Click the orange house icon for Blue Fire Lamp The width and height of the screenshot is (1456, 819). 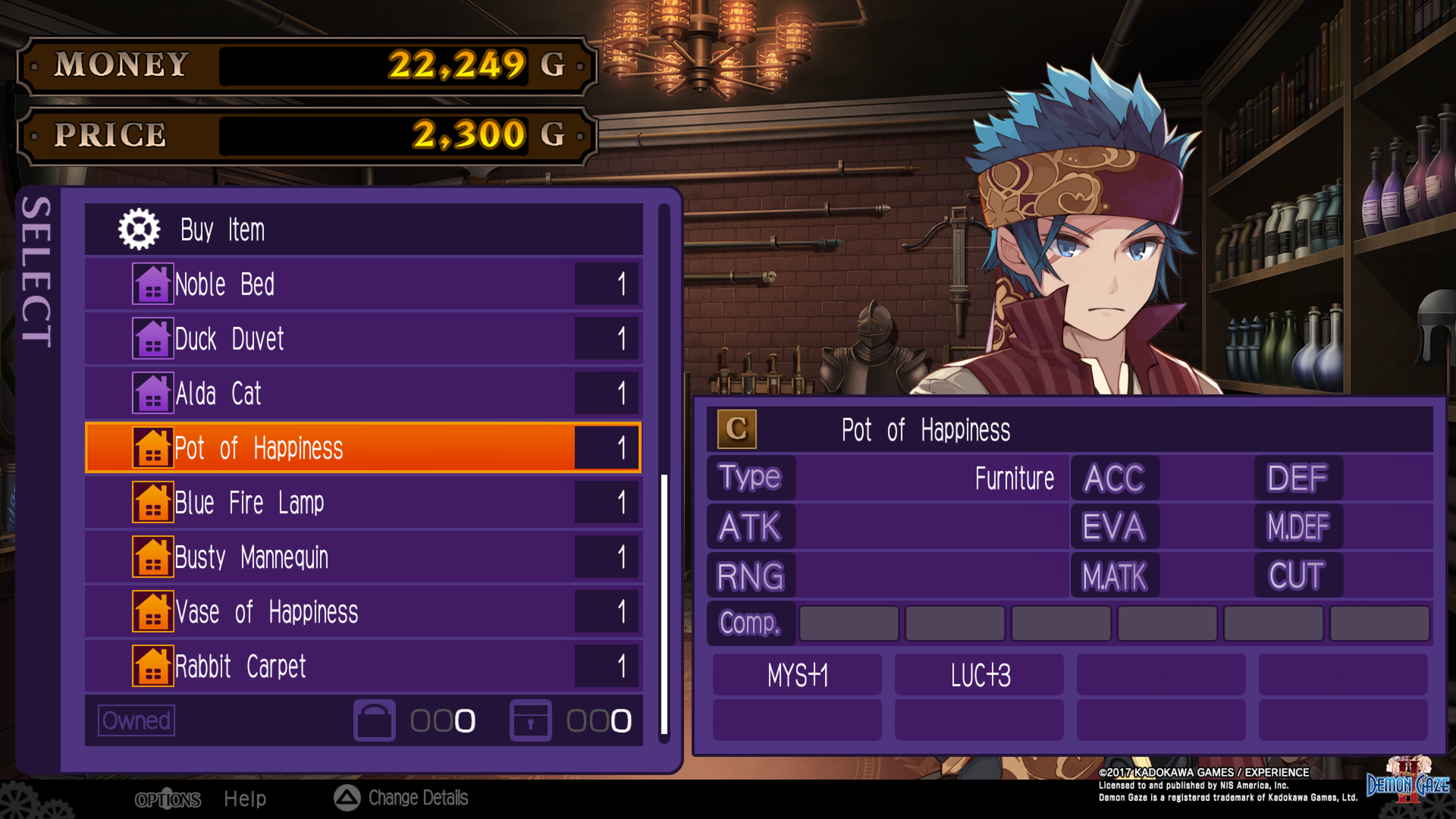click(x=153, y=502)
